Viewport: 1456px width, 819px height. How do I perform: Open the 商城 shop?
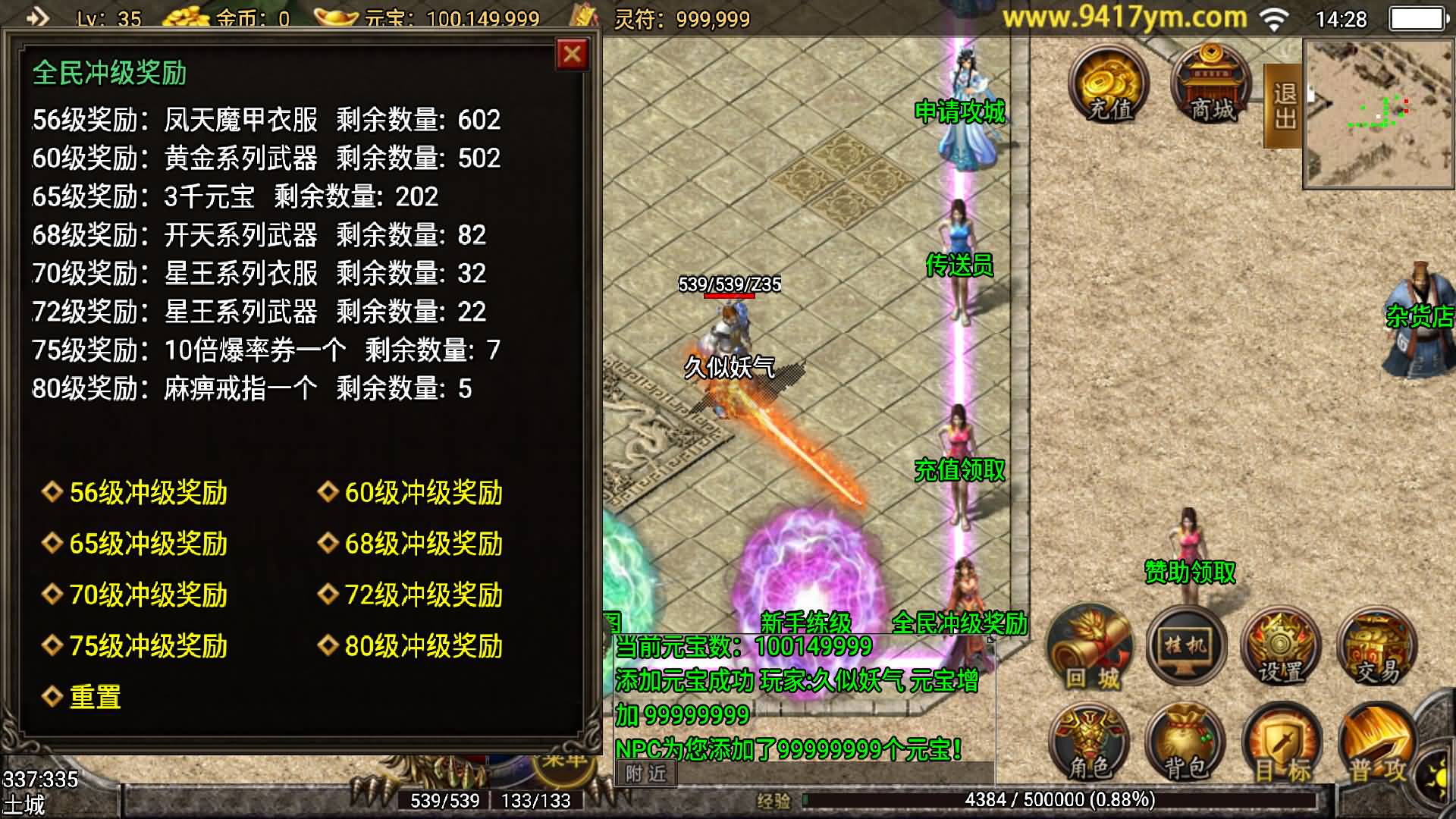click(1211, 85)
